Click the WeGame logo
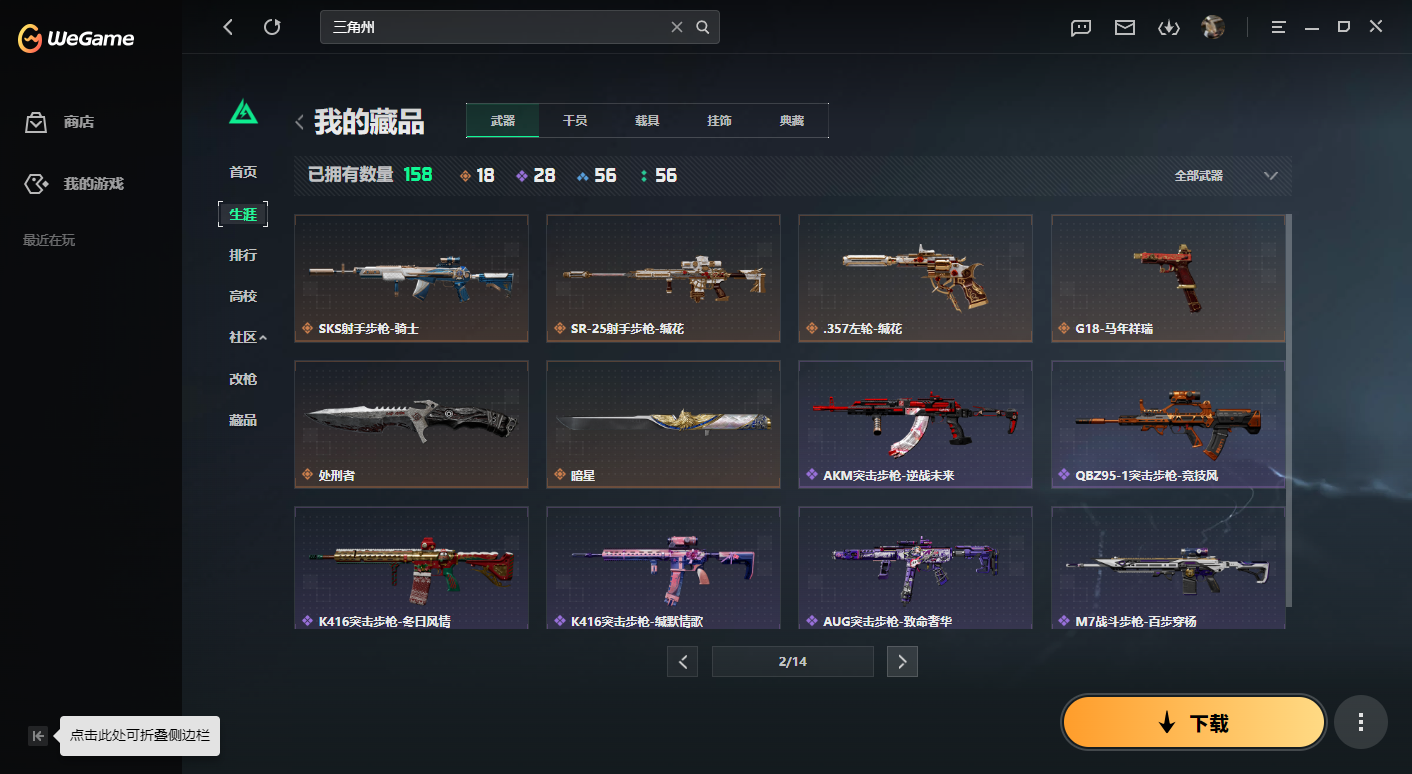 click(x=75, y=38)
